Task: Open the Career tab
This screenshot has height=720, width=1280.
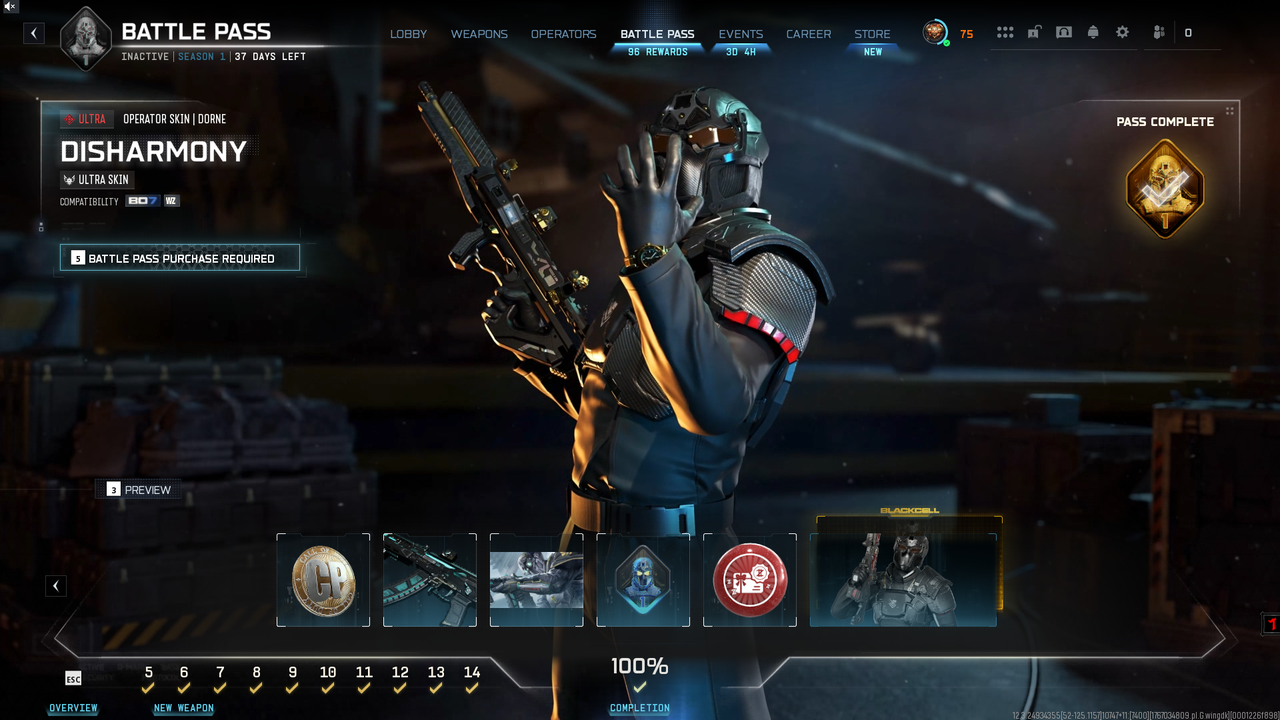Action: 808,34
